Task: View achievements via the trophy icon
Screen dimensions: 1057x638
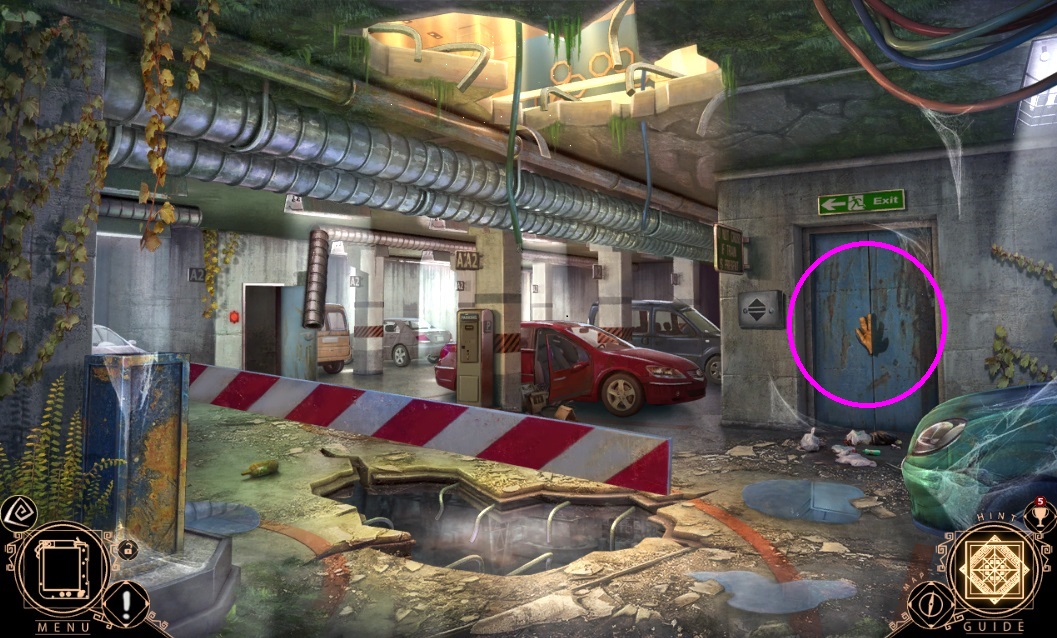Action: pos(1038,517)
